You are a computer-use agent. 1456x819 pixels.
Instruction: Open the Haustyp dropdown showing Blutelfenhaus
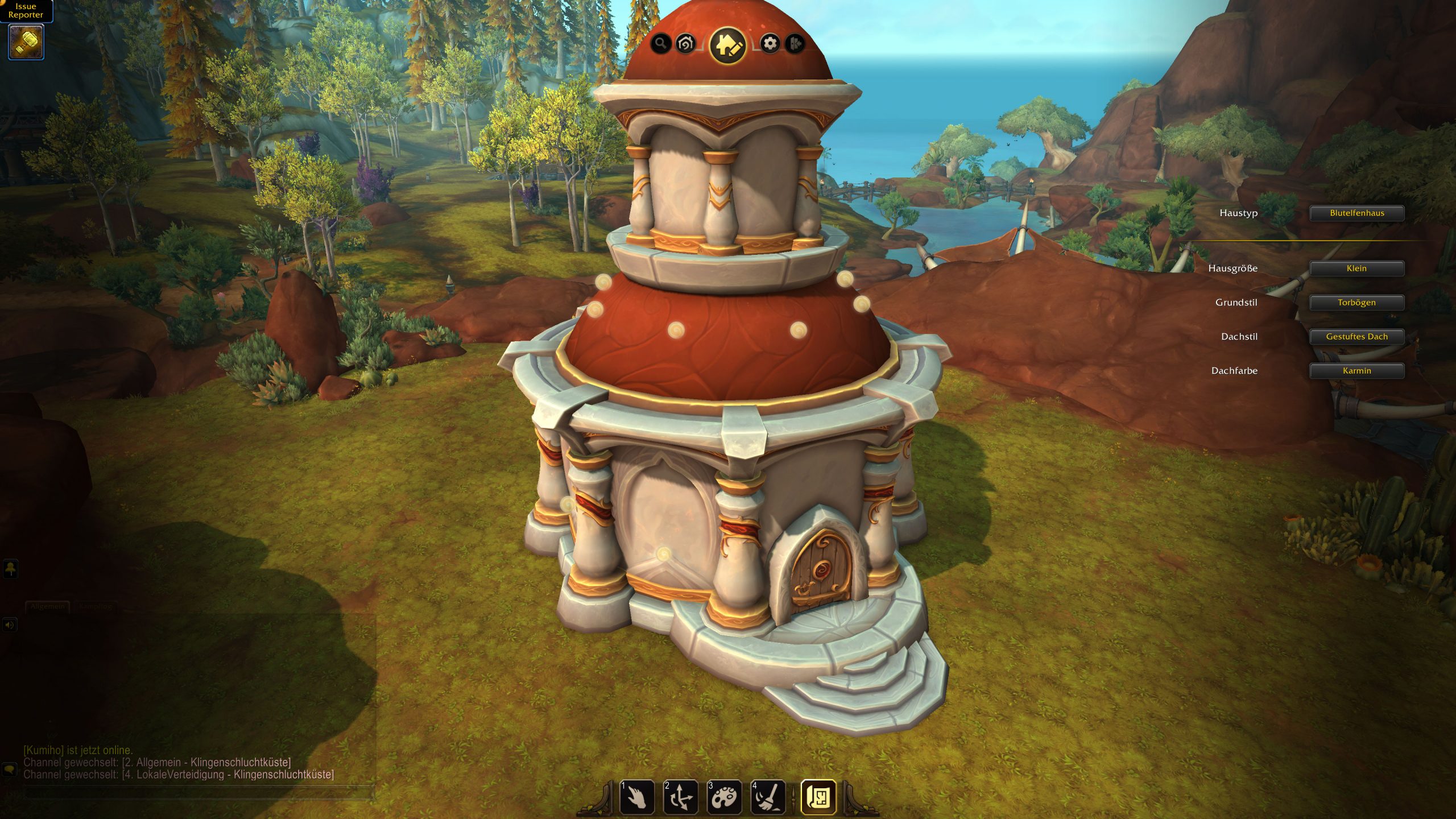1356,213
